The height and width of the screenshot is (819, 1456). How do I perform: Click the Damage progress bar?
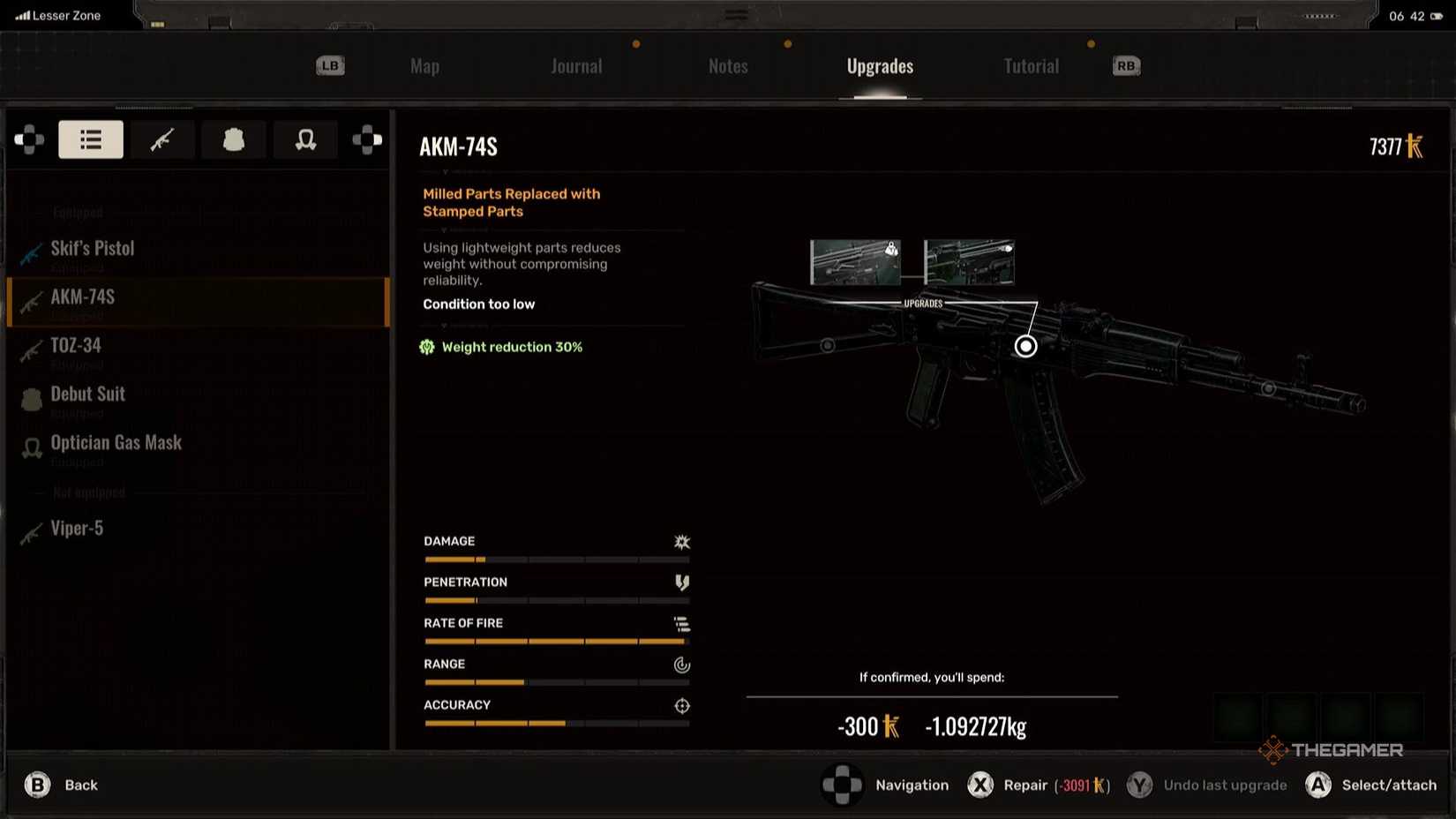click(x=556, y=559)
